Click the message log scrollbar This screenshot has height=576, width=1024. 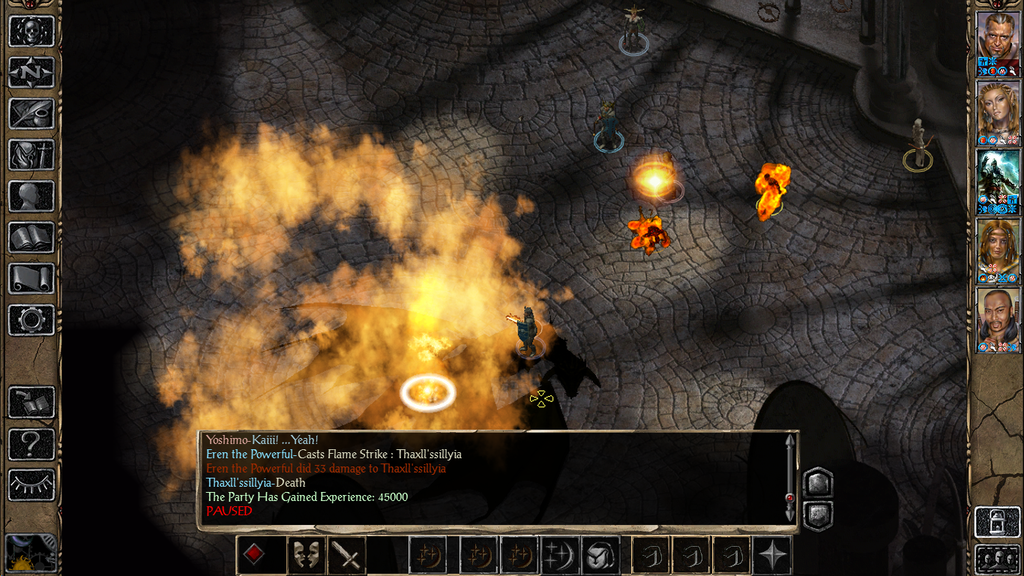(x=789, y=478)
